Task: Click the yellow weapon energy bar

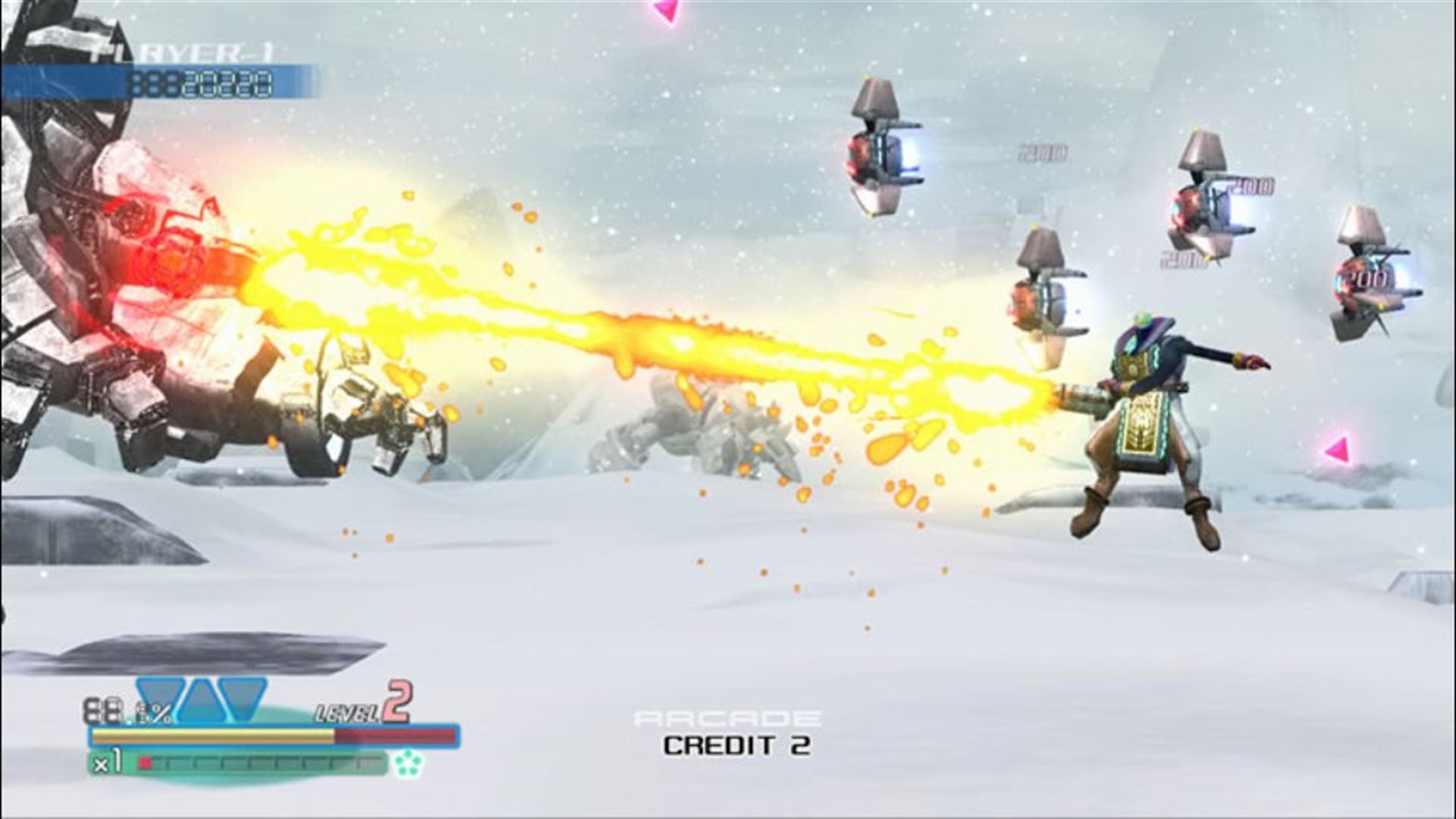Action: pyautogui.click(x=212, y=736)
